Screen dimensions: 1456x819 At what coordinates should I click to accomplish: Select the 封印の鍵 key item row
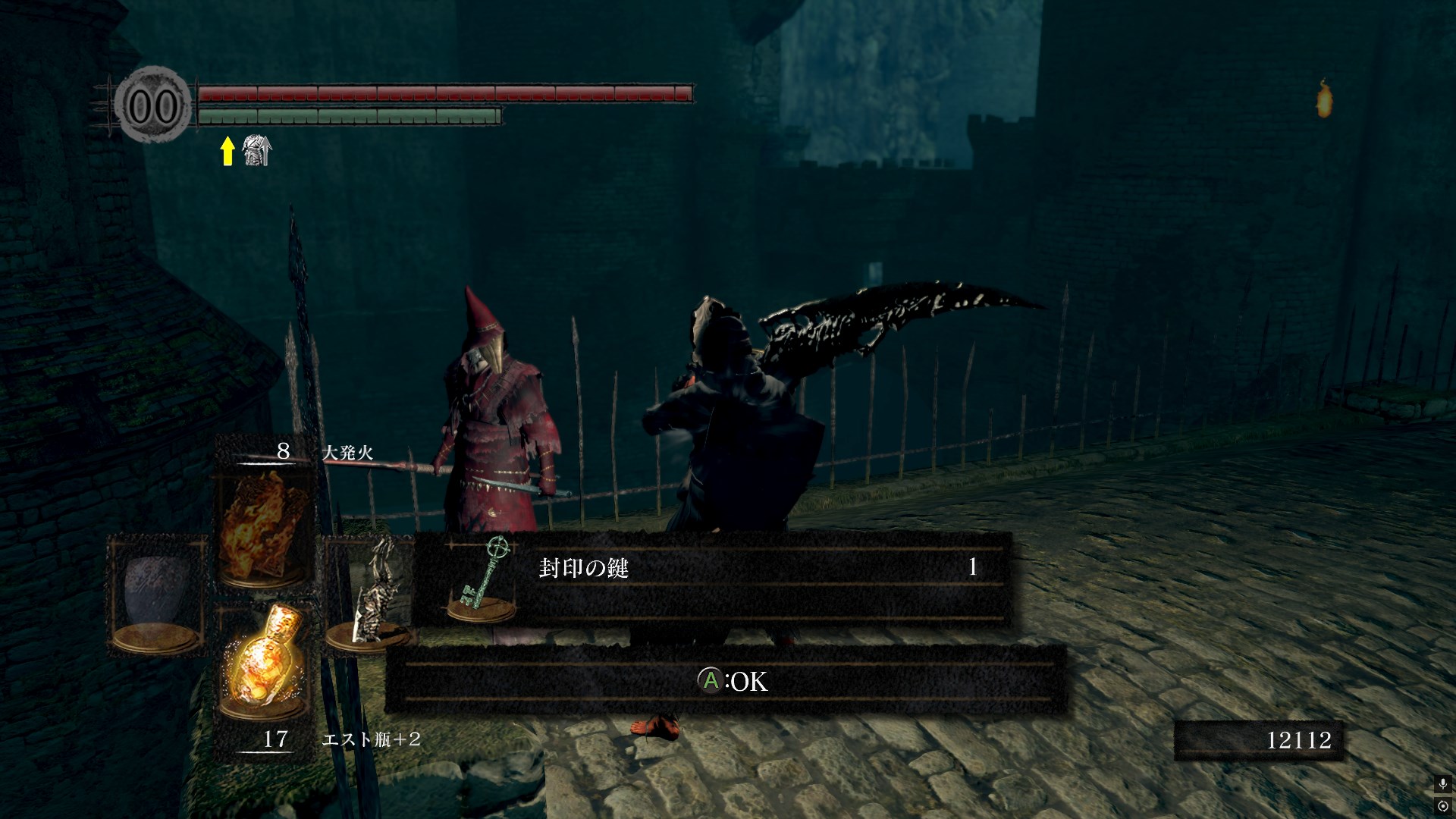[x=711, y=577]
